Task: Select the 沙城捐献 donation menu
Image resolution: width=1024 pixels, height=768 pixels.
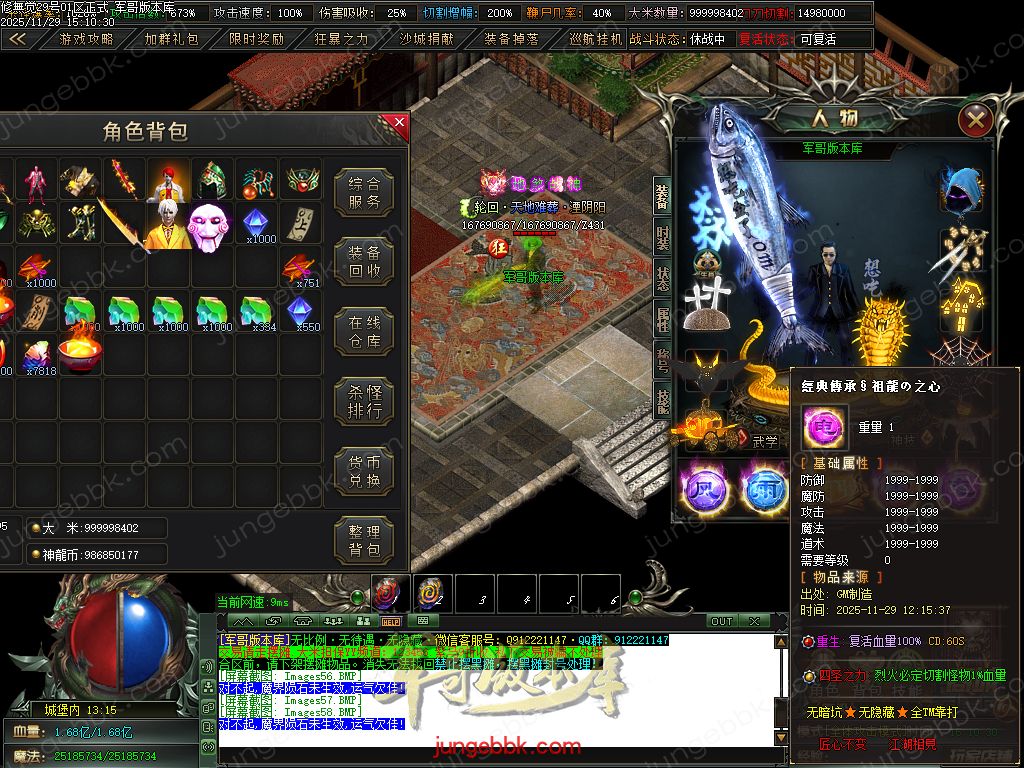Action: [x=426, y=39]
